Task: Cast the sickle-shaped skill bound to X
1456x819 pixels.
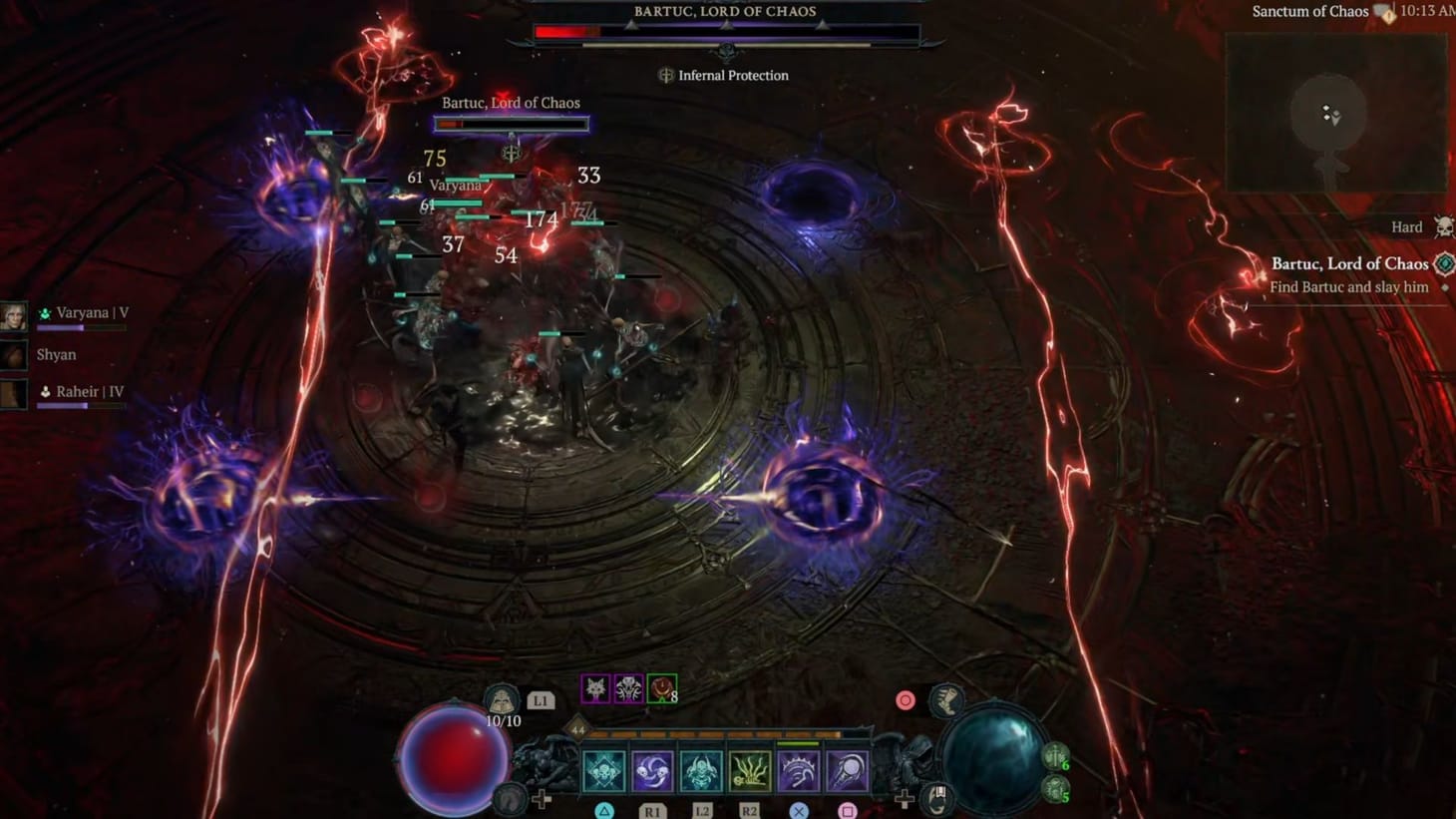Action: pyautogui.click(x=798, y=769)
